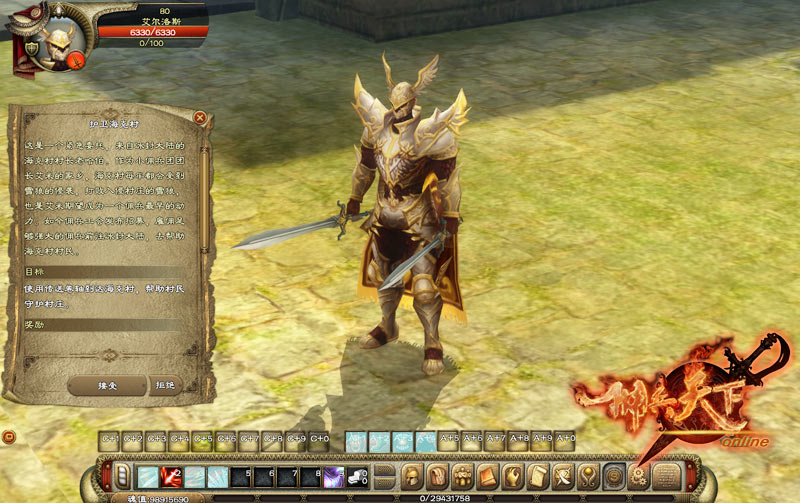Open the round shield menu icon

pos(613,474)
